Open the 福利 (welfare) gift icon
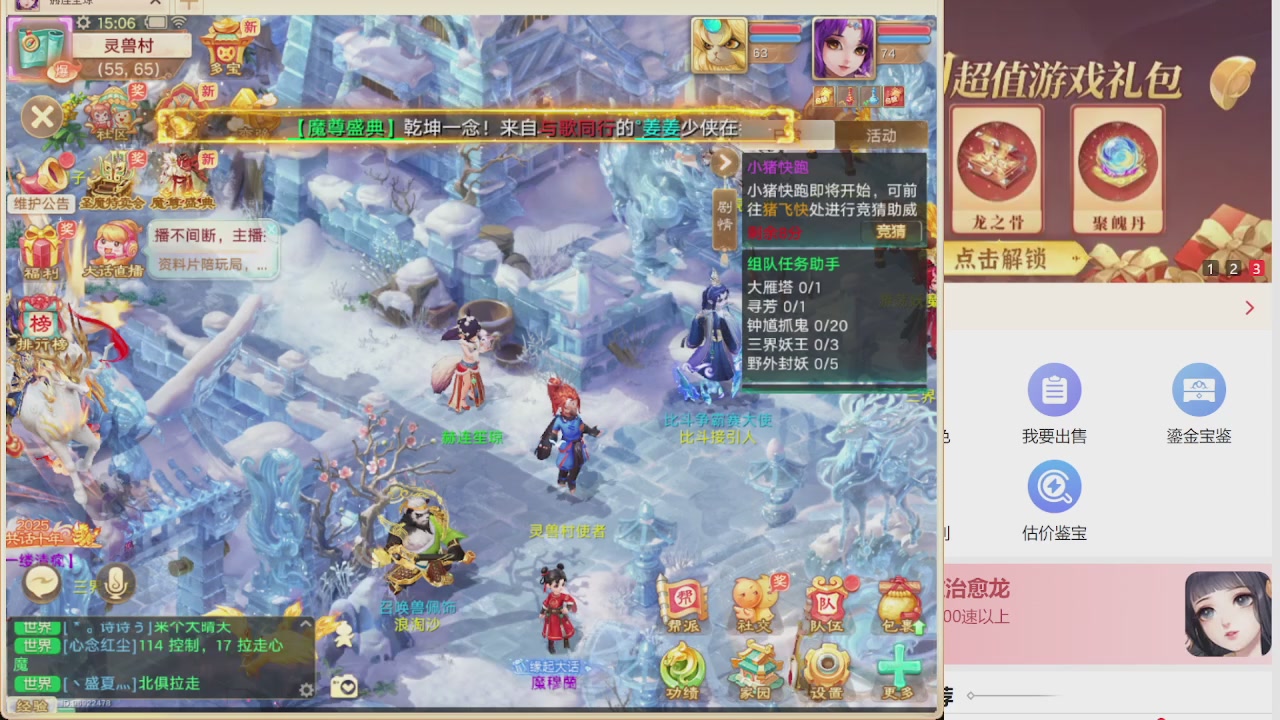This screenshot has height=720, width=1280. [x=42, y=245]
